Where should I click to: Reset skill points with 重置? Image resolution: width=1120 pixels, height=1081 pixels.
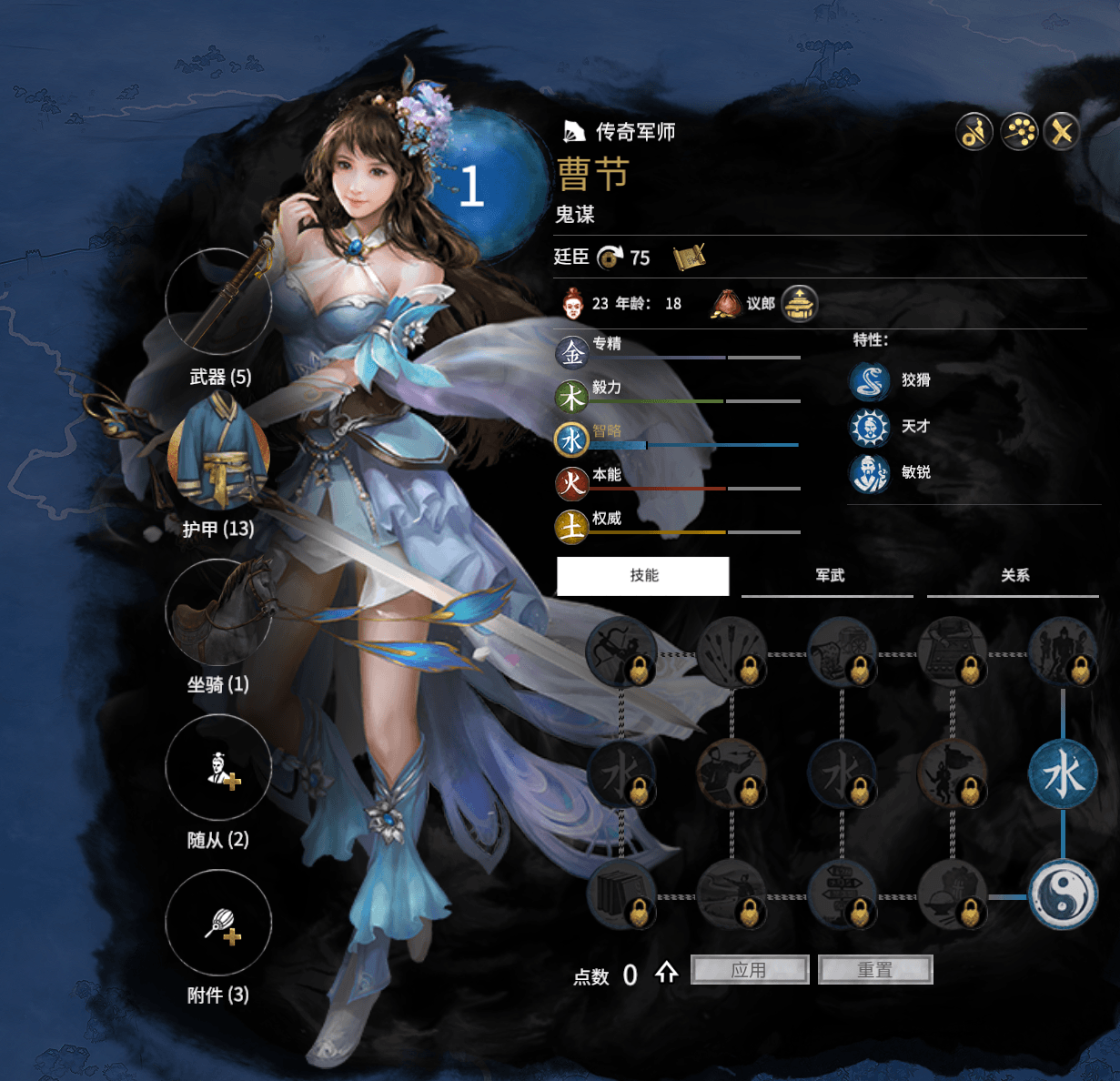(x=875, y=970)
